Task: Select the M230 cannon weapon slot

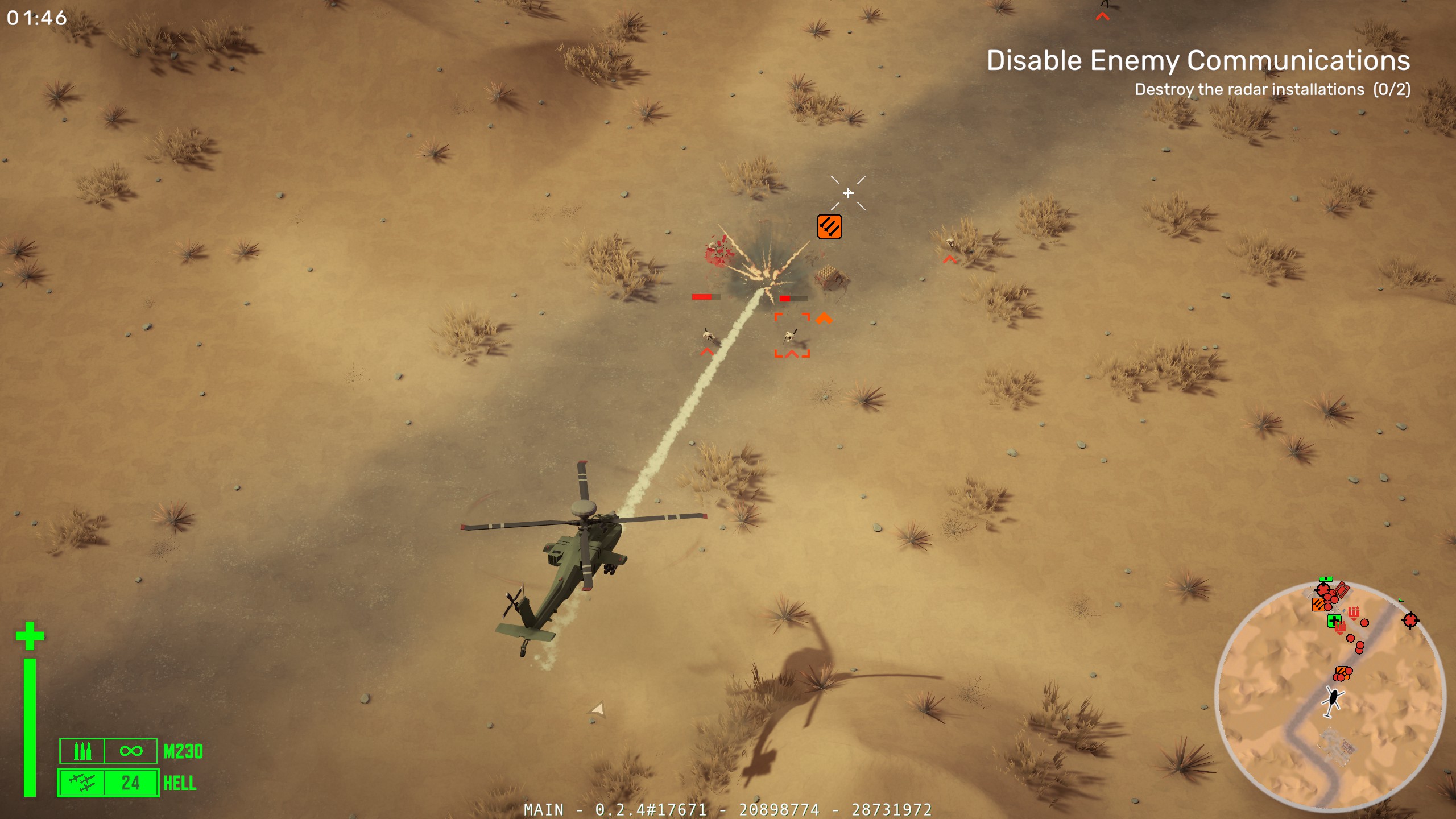Action: coord(108,751)
